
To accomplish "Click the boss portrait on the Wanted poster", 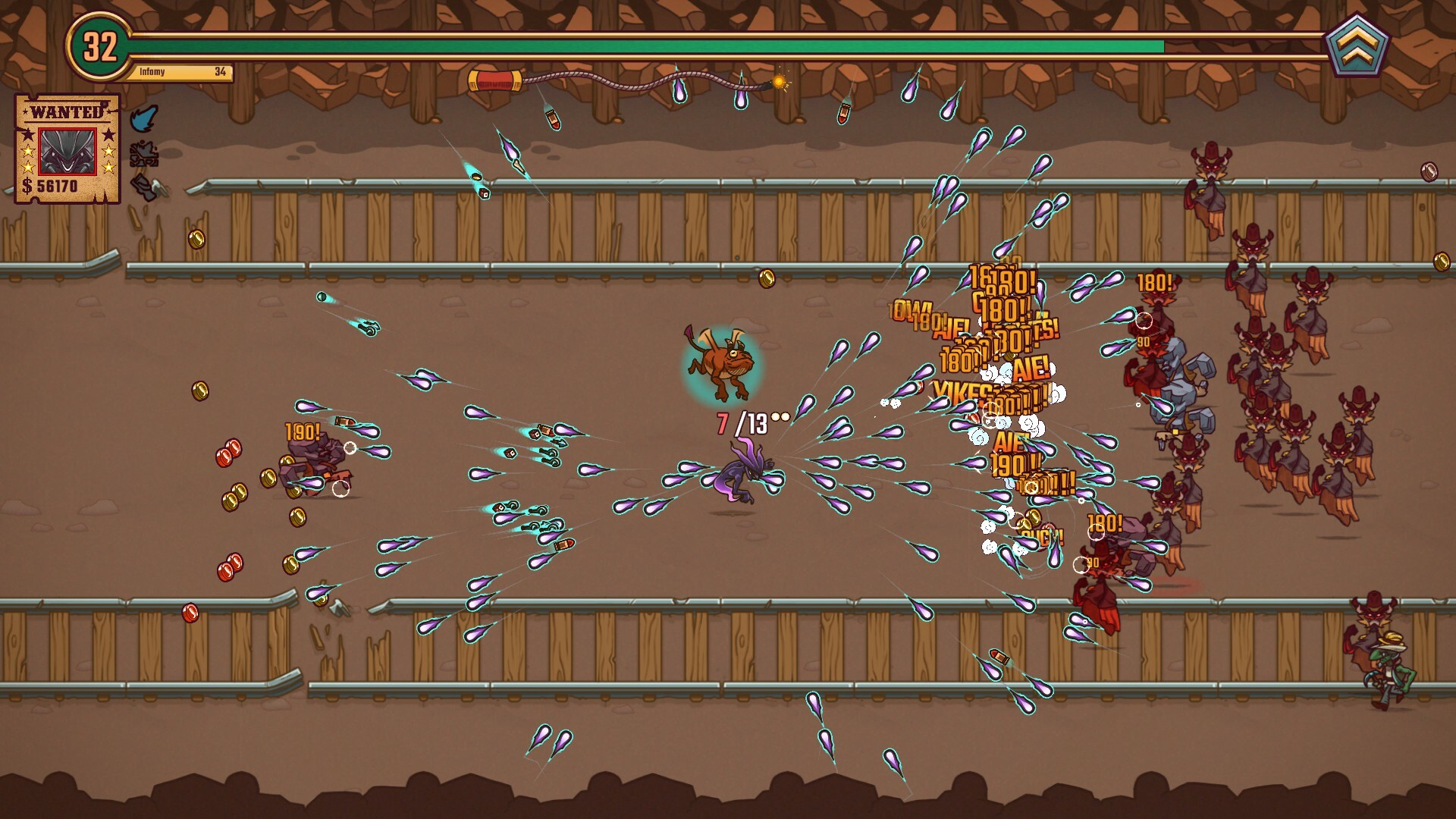I will (67, 152).
